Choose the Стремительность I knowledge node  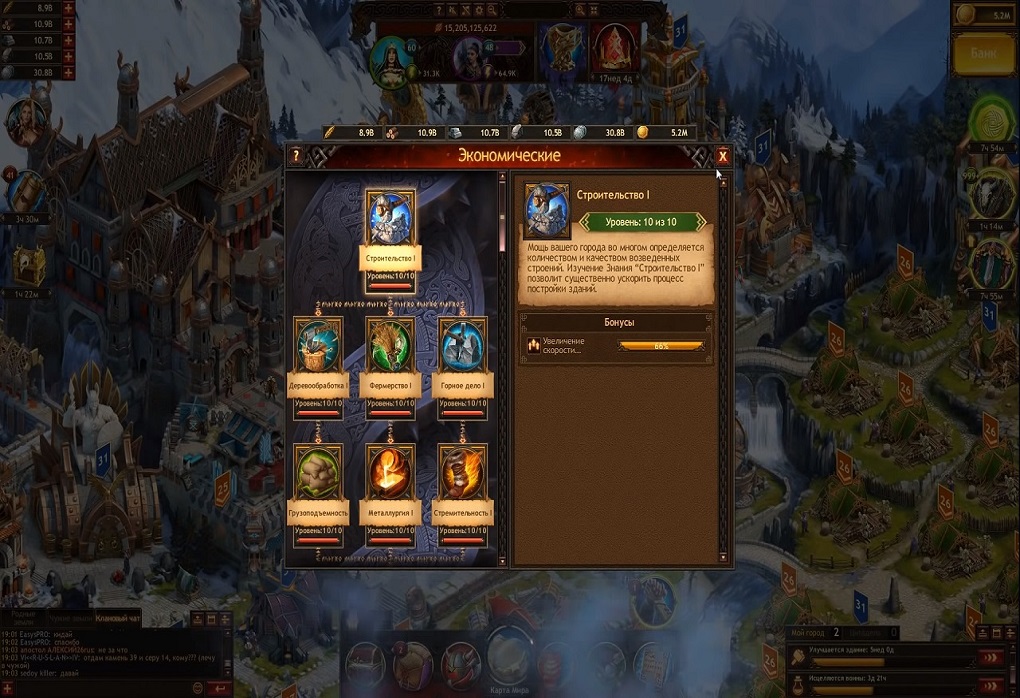[462, 473]
